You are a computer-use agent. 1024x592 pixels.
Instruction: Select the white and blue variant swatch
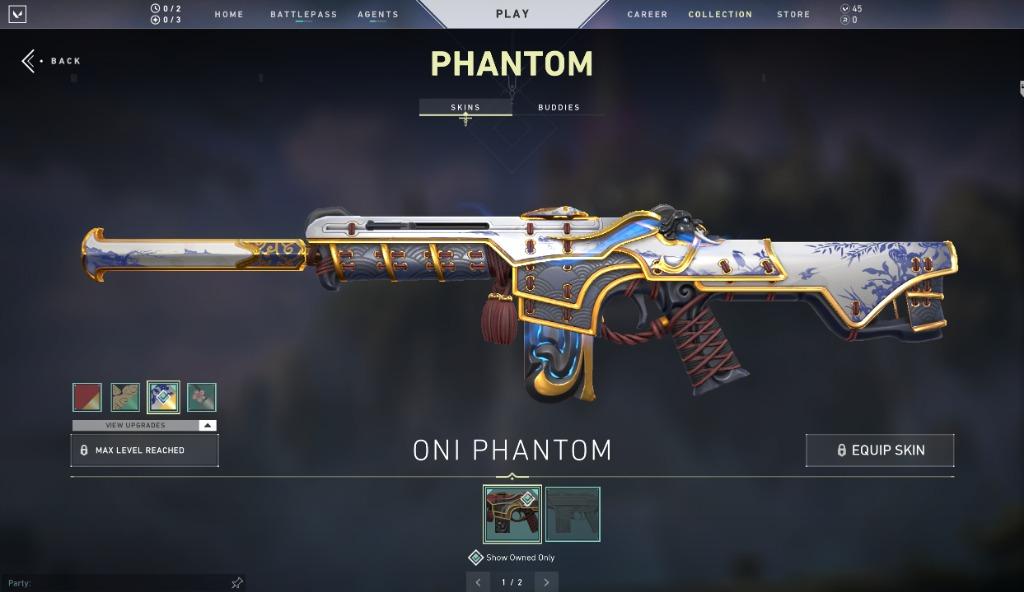point(163,397)
